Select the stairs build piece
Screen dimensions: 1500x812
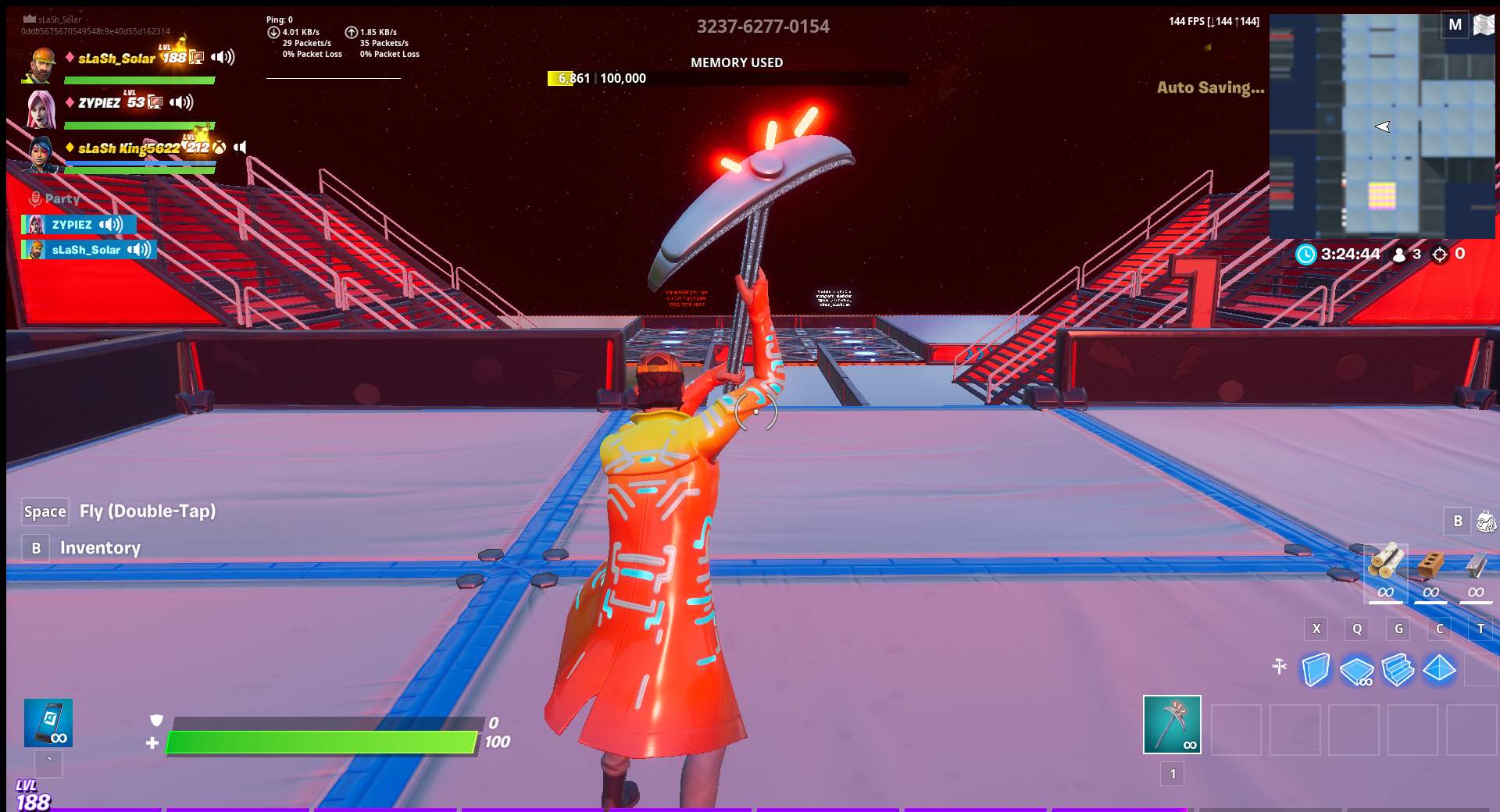[x=1398, y=669]
